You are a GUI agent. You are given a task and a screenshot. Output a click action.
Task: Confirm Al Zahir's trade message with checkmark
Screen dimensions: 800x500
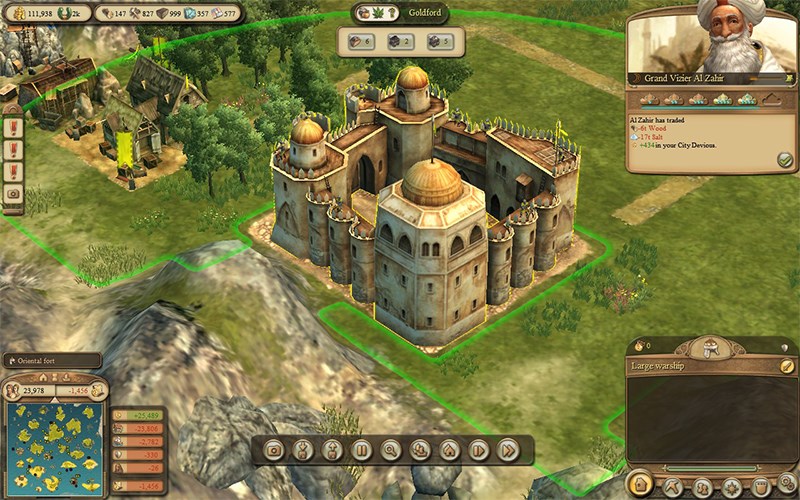tap(784, 159)
